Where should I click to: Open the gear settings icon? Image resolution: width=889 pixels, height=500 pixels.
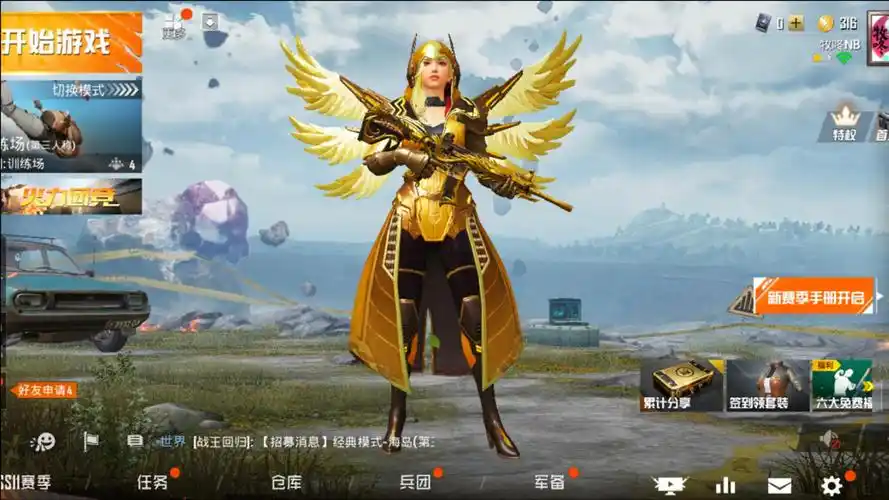point(832,485)
